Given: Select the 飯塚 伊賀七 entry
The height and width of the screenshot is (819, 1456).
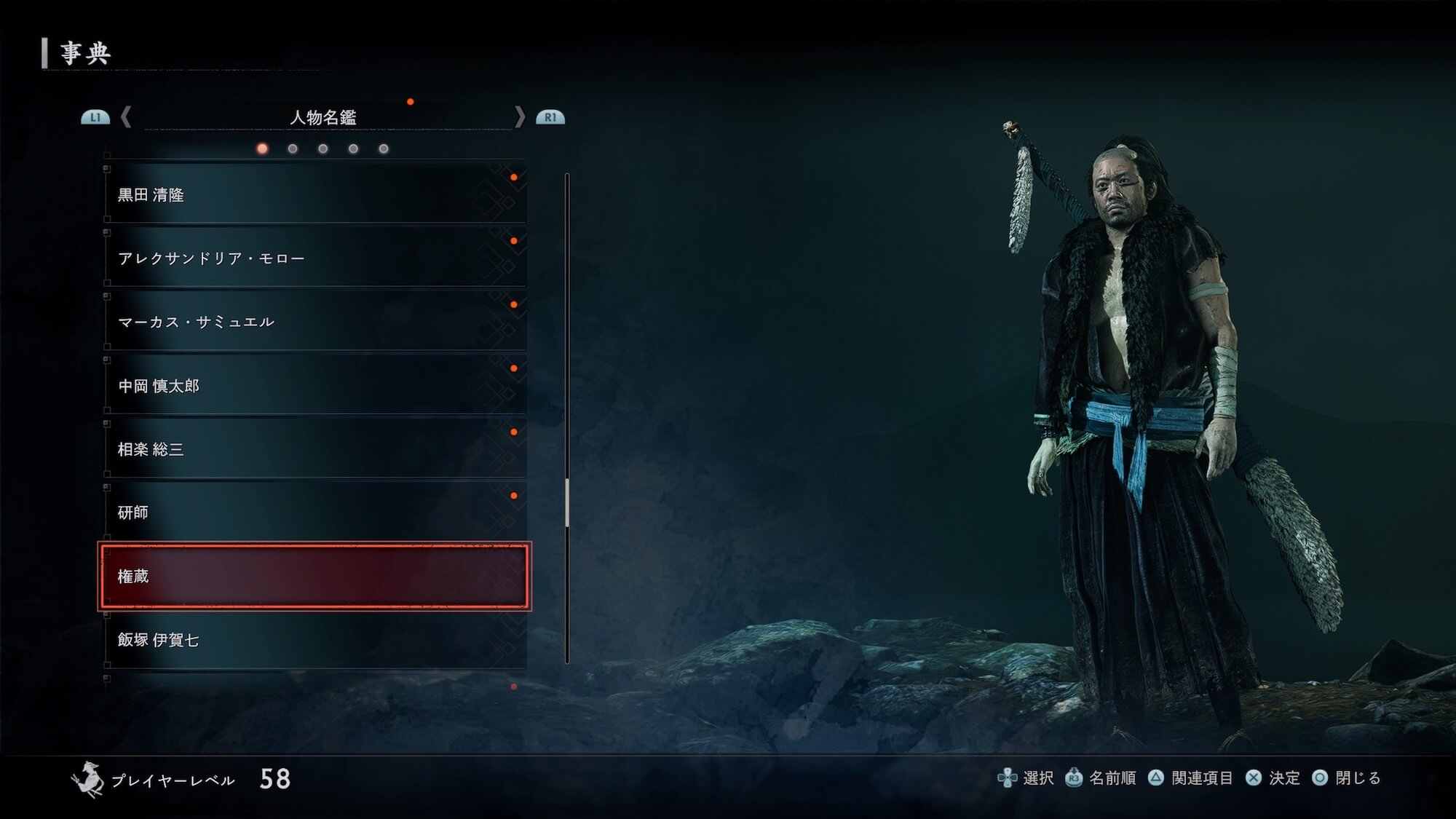Looking at the screenshot, I should pos(314,639).
